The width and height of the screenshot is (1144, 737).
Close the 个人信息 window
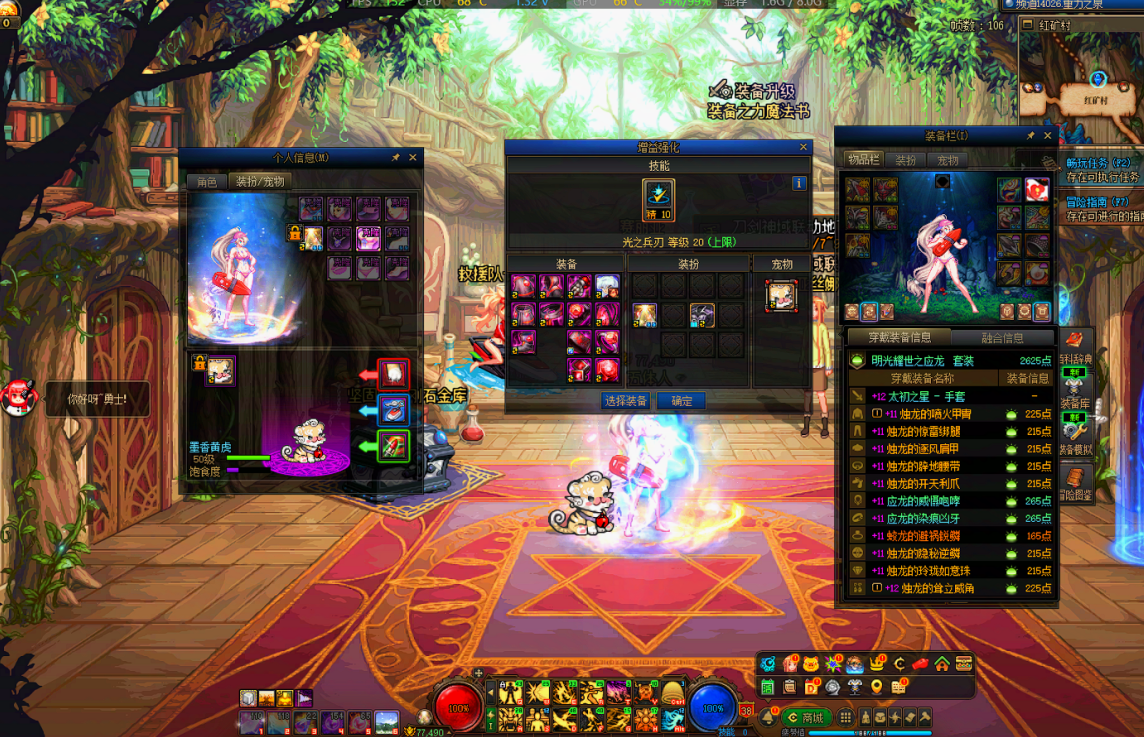[x=413, y=158]
